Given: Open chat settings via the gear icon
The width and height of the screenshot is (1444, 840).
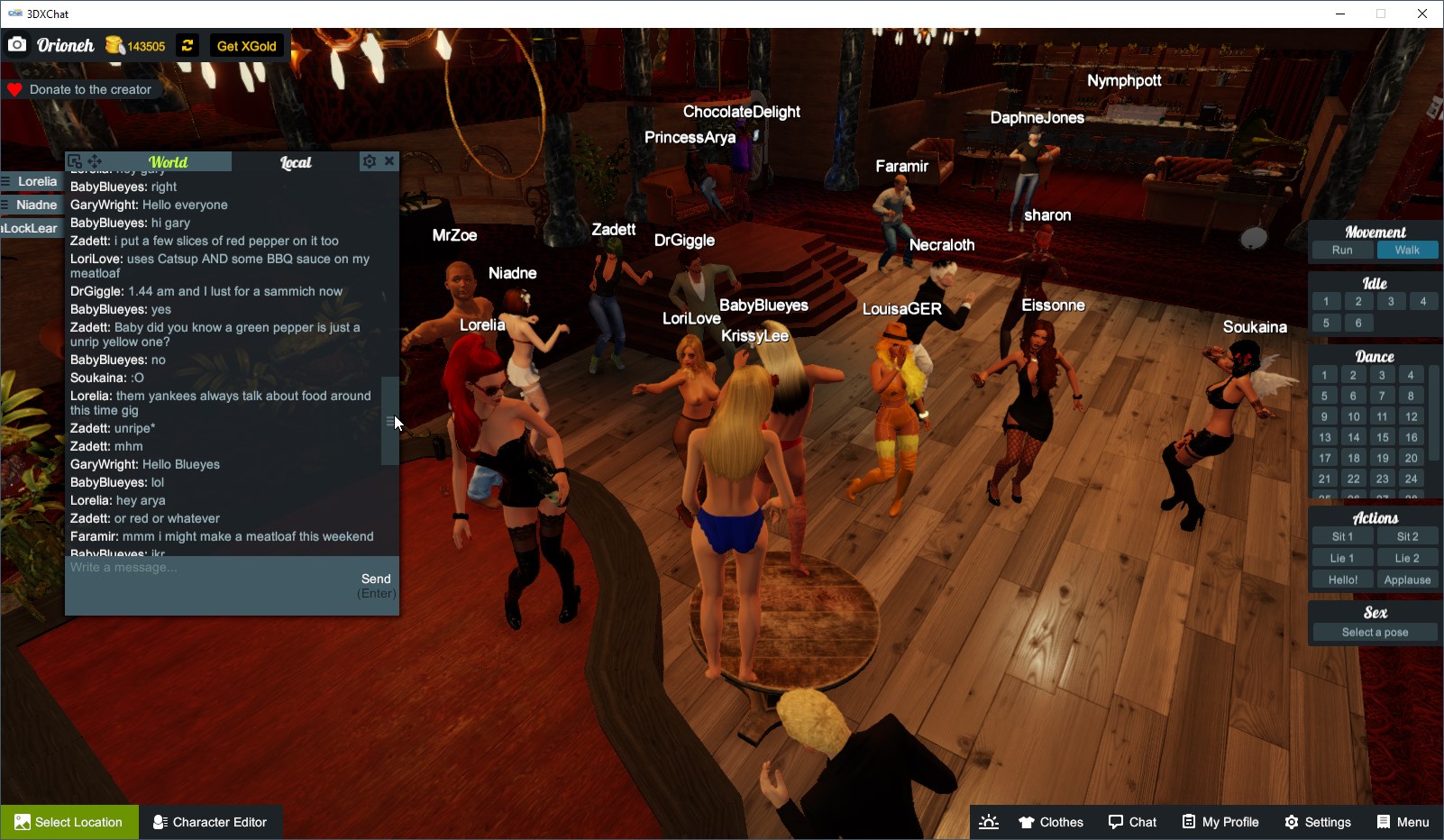Looking at the screenshot, I should point(370,160).
